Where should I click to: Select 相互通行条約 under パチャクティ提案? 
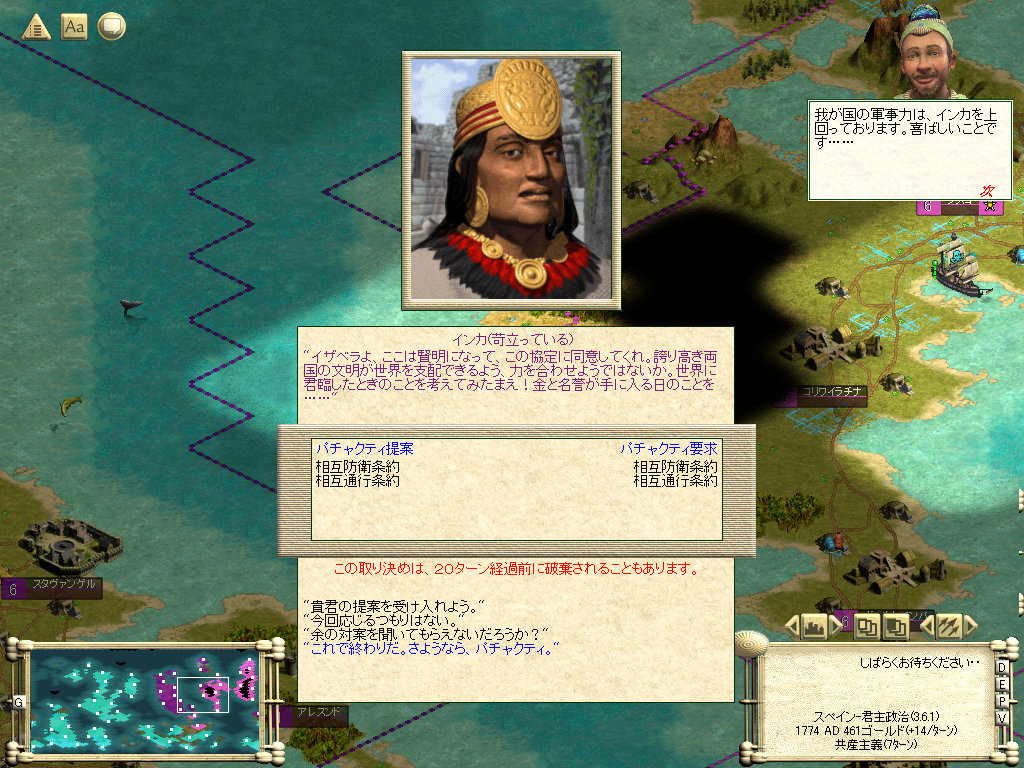pyautogui.click(x=358, y=480)
